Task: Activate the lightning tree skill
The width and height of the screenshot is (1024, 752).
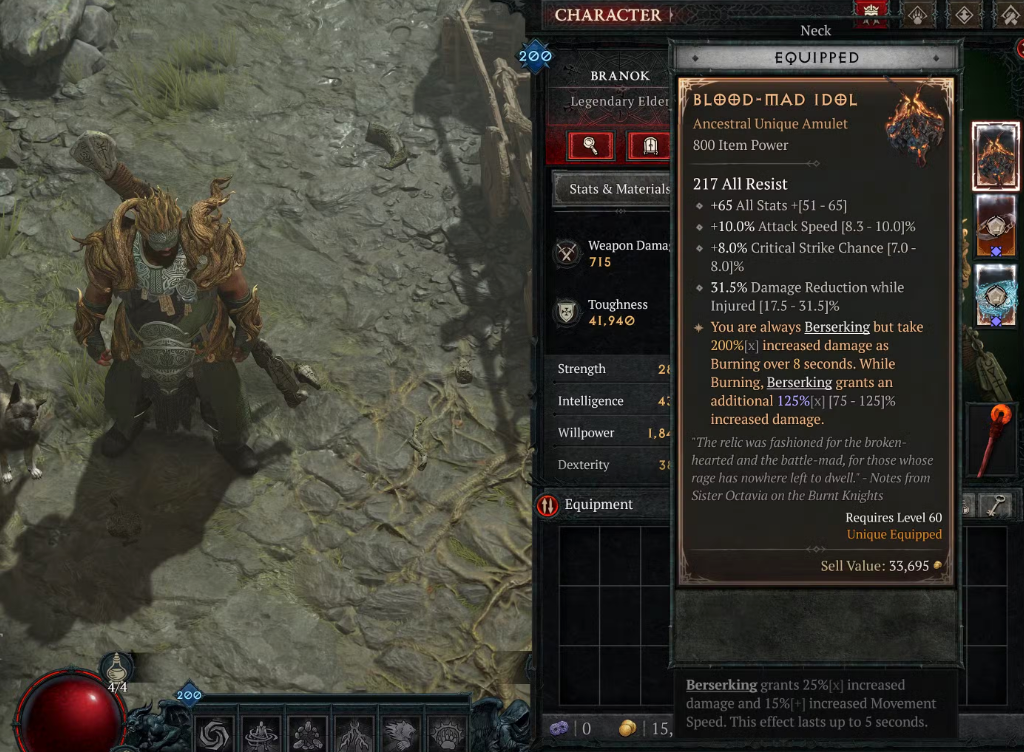Action: pyautogui.click(x=356, y=733)
